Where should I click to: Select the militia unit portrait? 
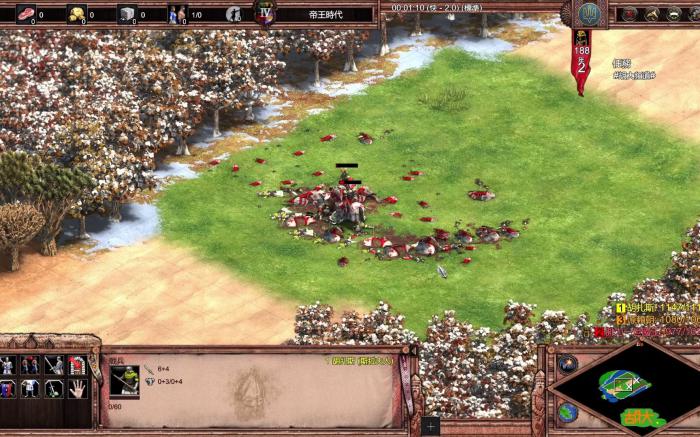pos(125,381)
